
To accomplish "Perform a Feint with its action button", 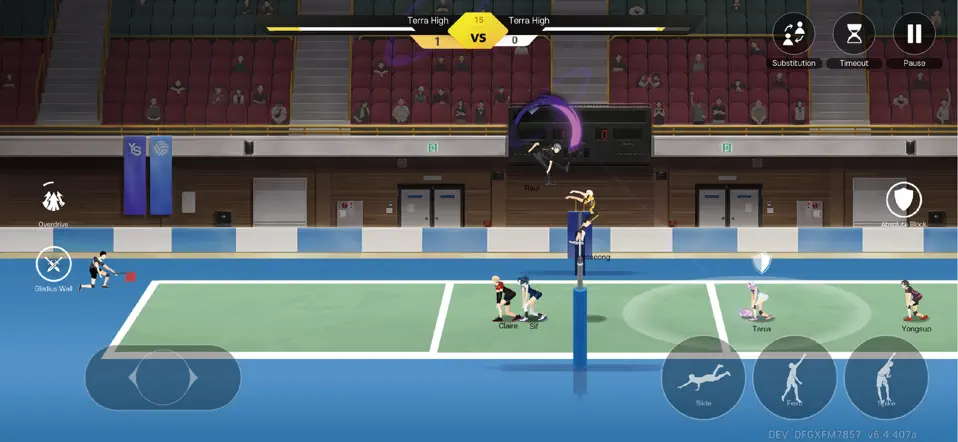I will tap(794, 378).
